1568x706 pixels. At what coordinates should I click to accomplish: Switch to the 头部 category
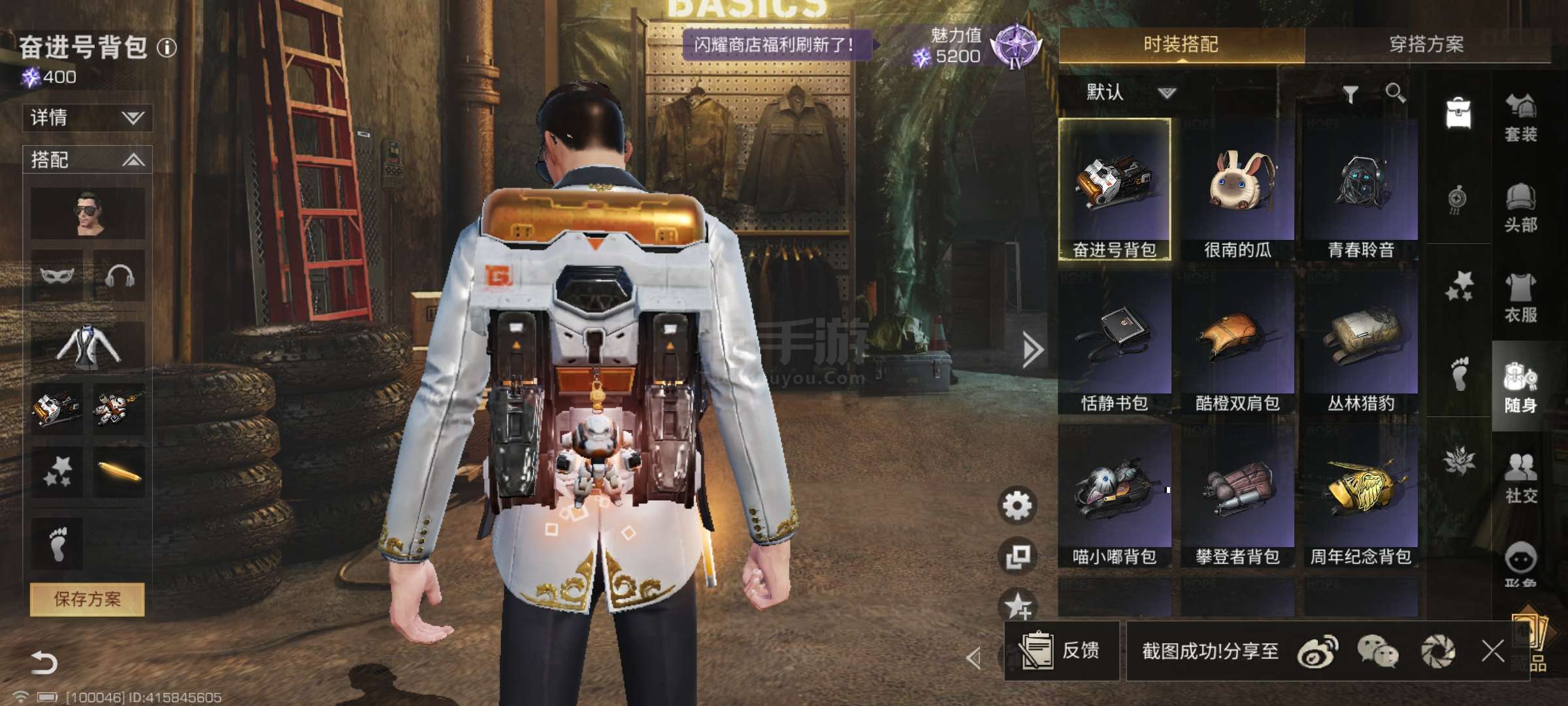coord(1520,208)
